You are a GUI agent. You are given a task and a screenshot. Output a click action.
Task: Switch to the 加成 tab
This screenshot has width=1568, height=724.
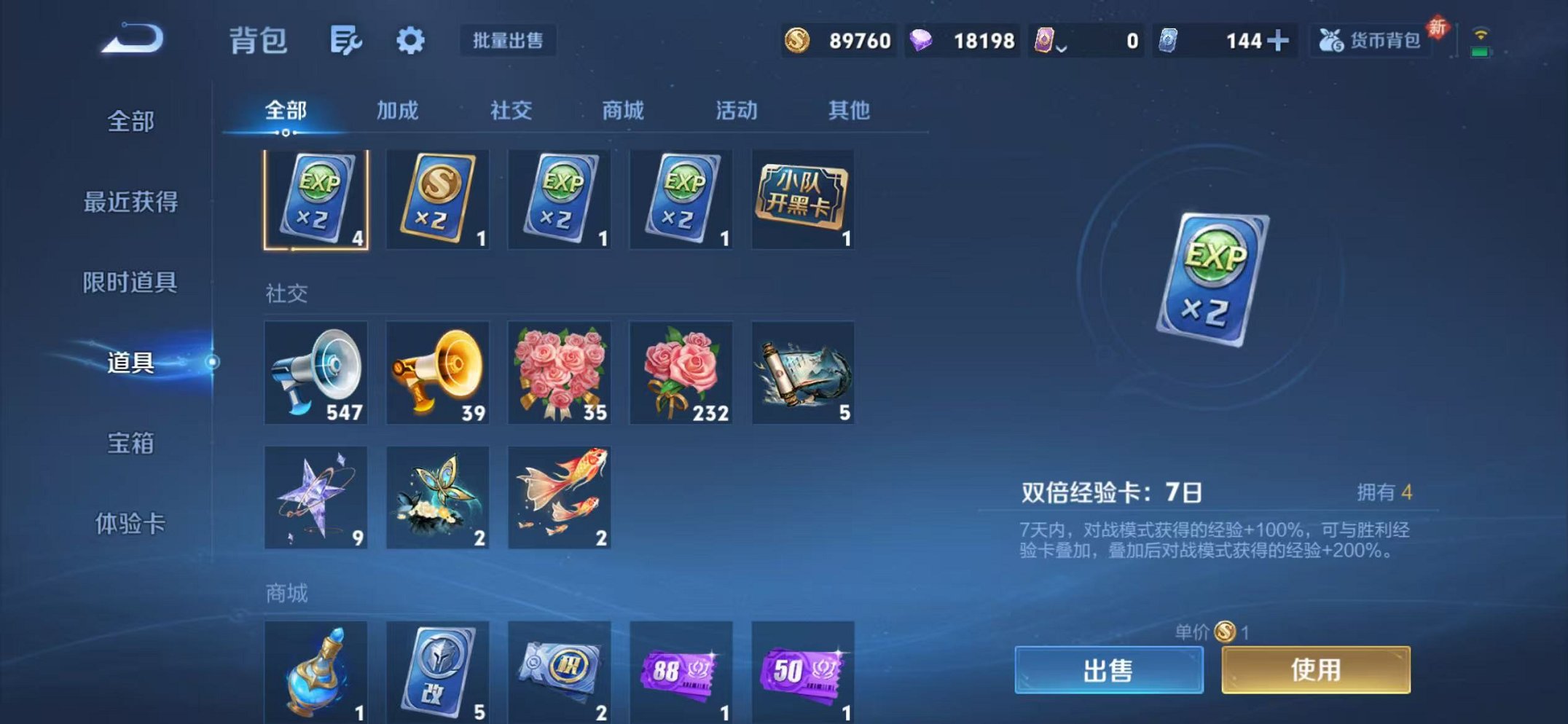pyautogui.click(x=398, y=111)
